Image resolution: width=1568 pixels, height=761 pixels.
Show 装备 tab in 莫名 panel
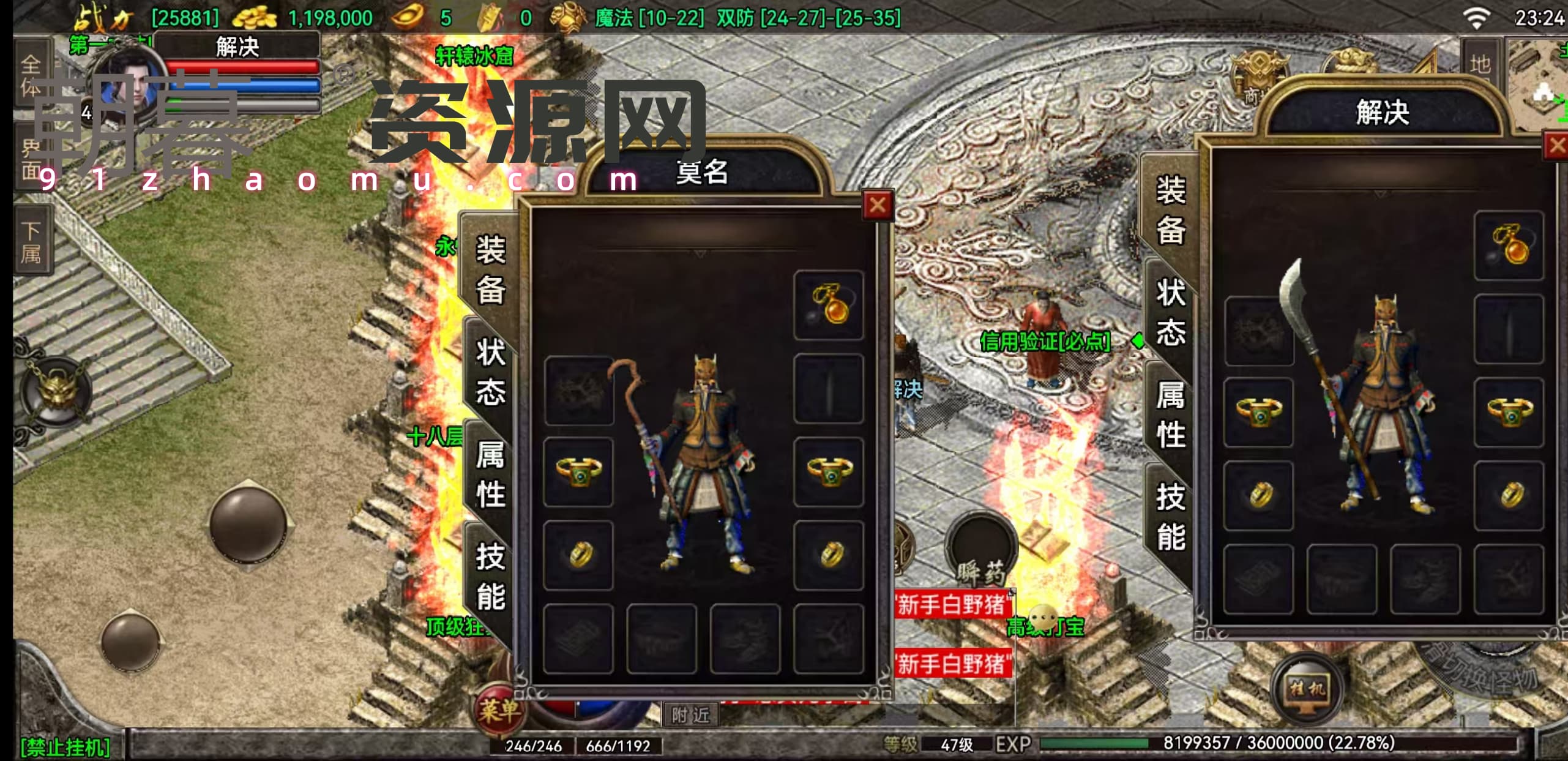click(x=490, y=269)
